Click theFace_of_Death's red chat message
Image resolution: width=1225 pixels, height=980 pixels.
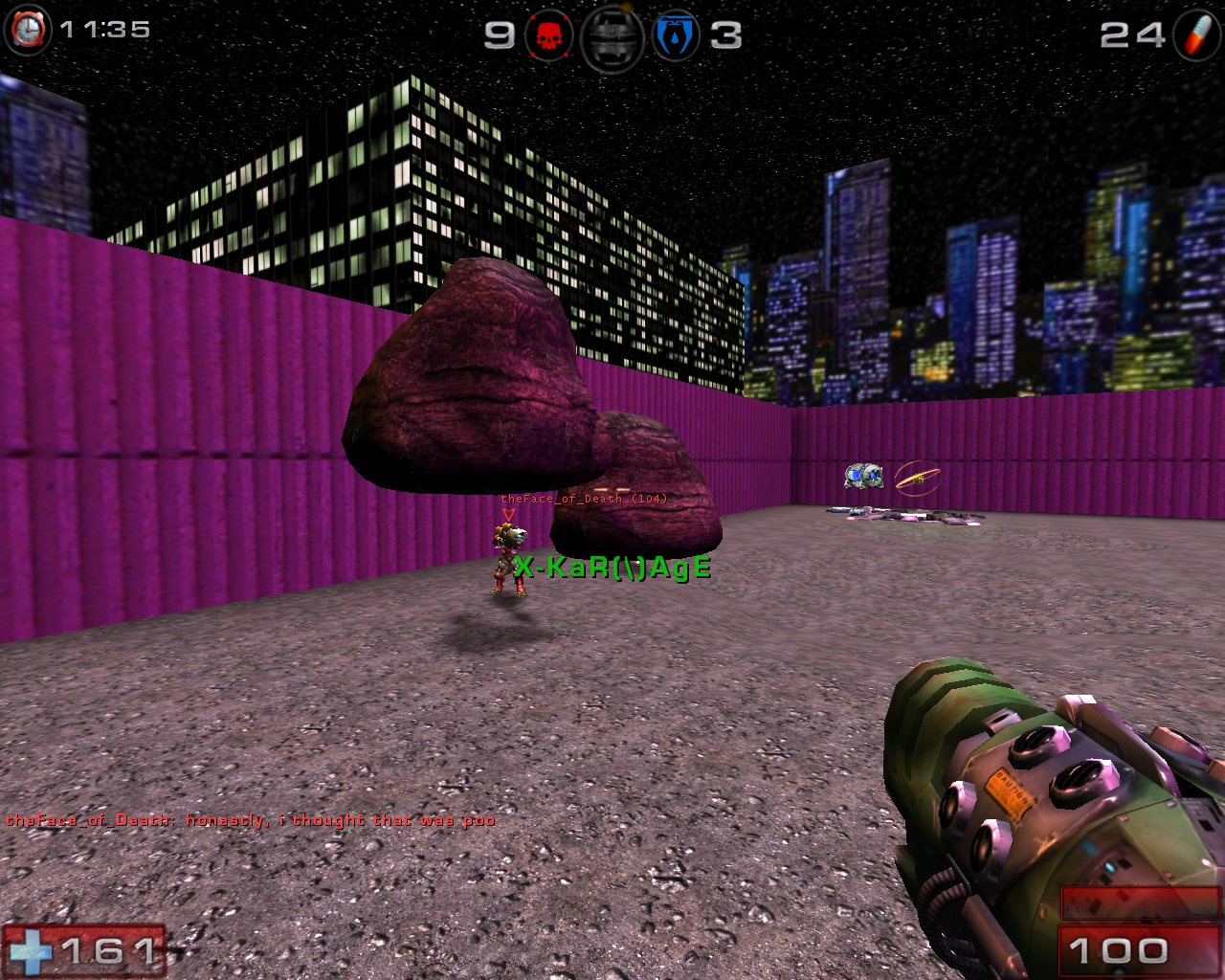click(251, 820)
